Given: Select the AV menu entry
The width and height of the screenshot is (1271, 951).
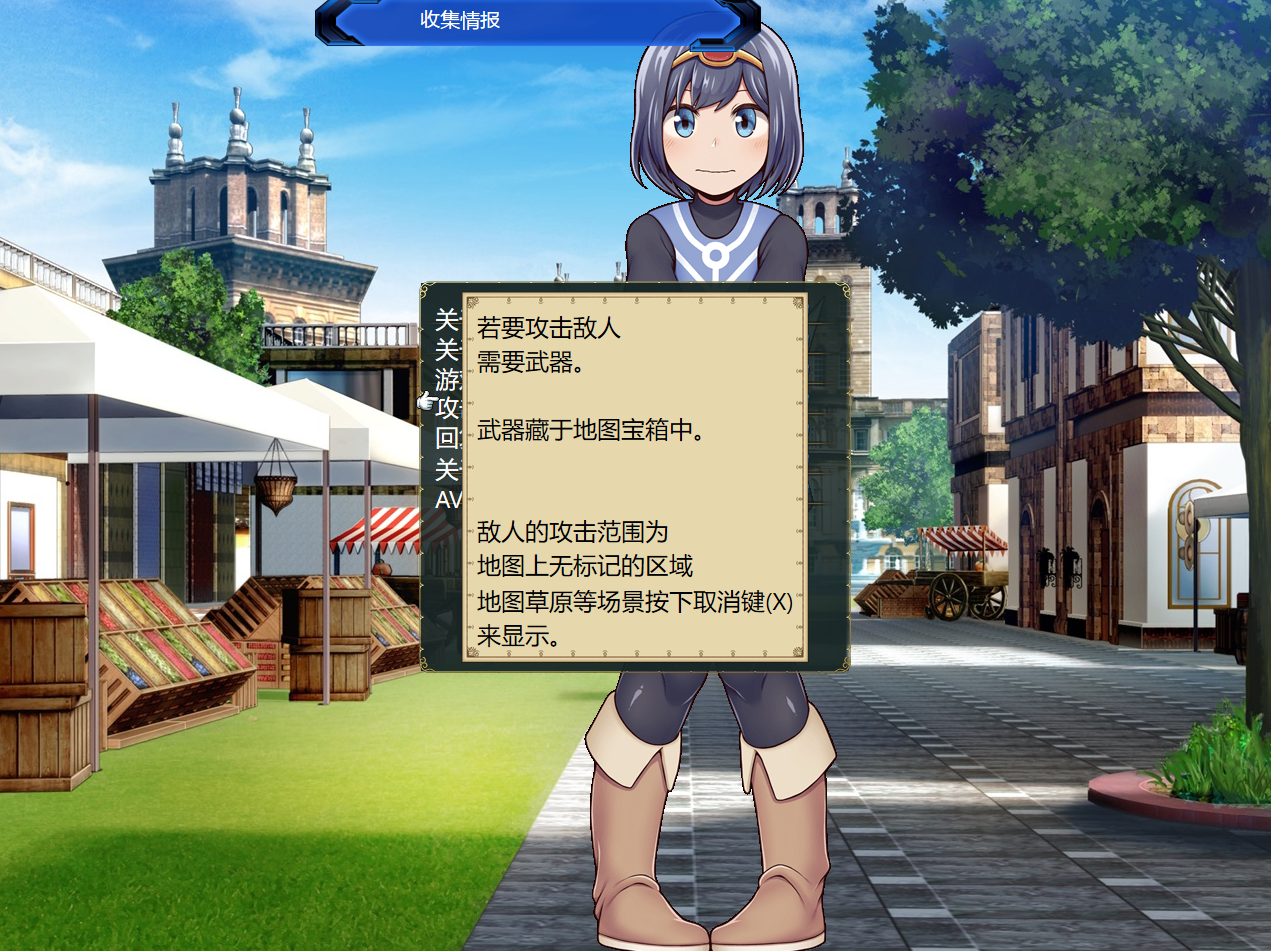Looking at the screenshot, I should [x=447, y=498].
